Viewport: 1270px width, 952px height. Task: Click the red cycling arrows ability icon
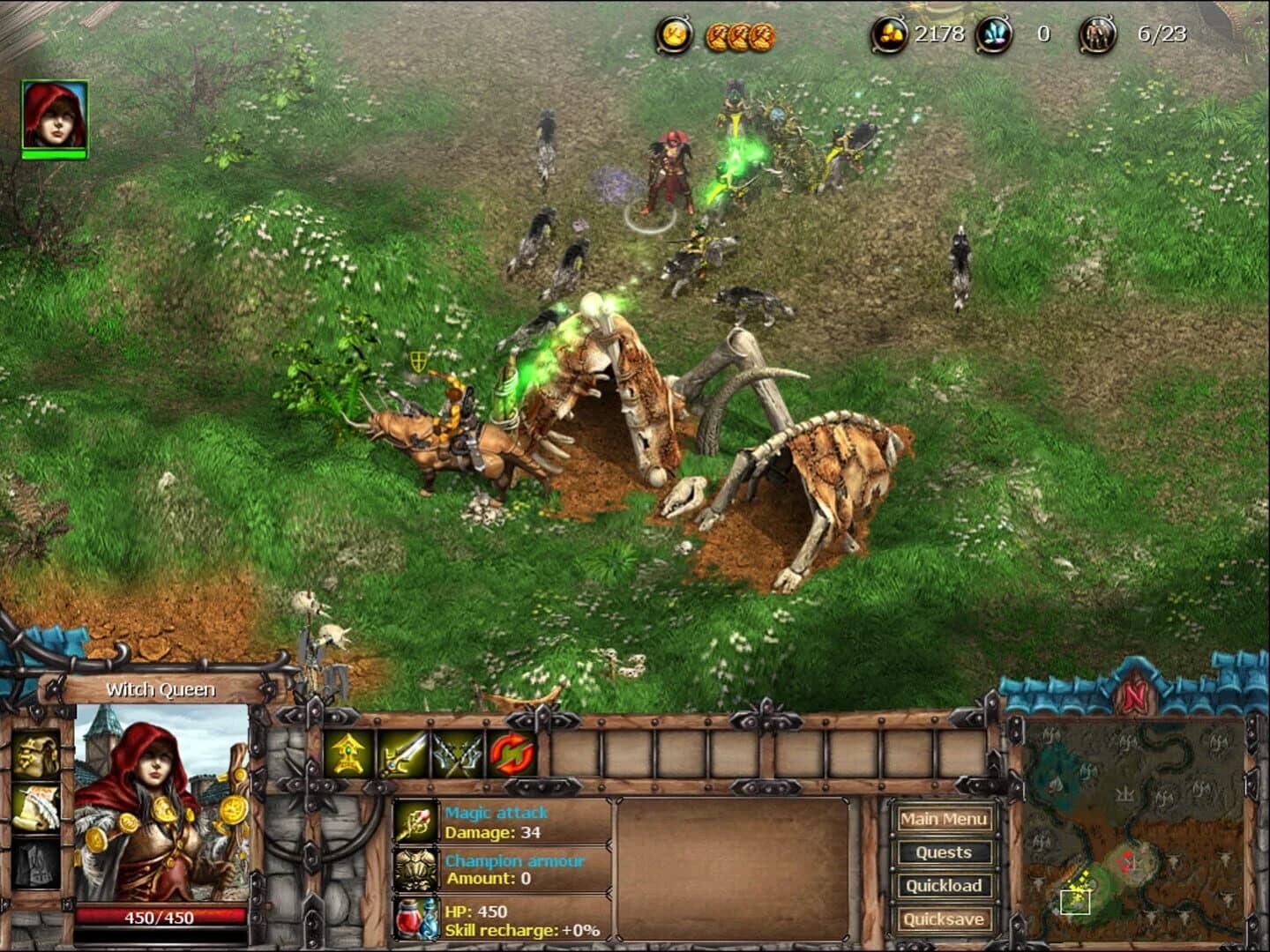(x=514, y=755)
